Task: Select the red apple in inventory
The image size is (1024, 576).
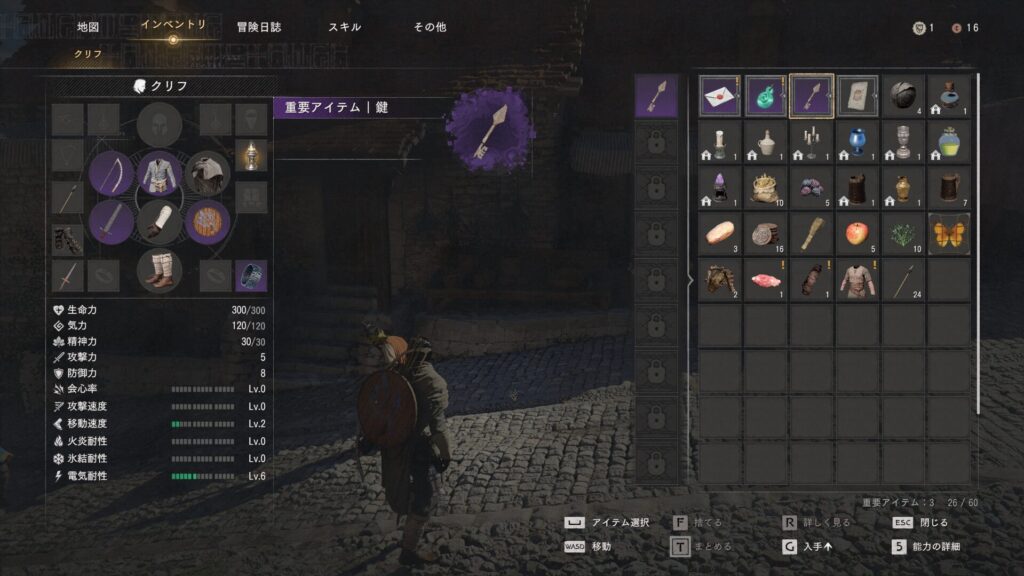Action: [857, 234]
